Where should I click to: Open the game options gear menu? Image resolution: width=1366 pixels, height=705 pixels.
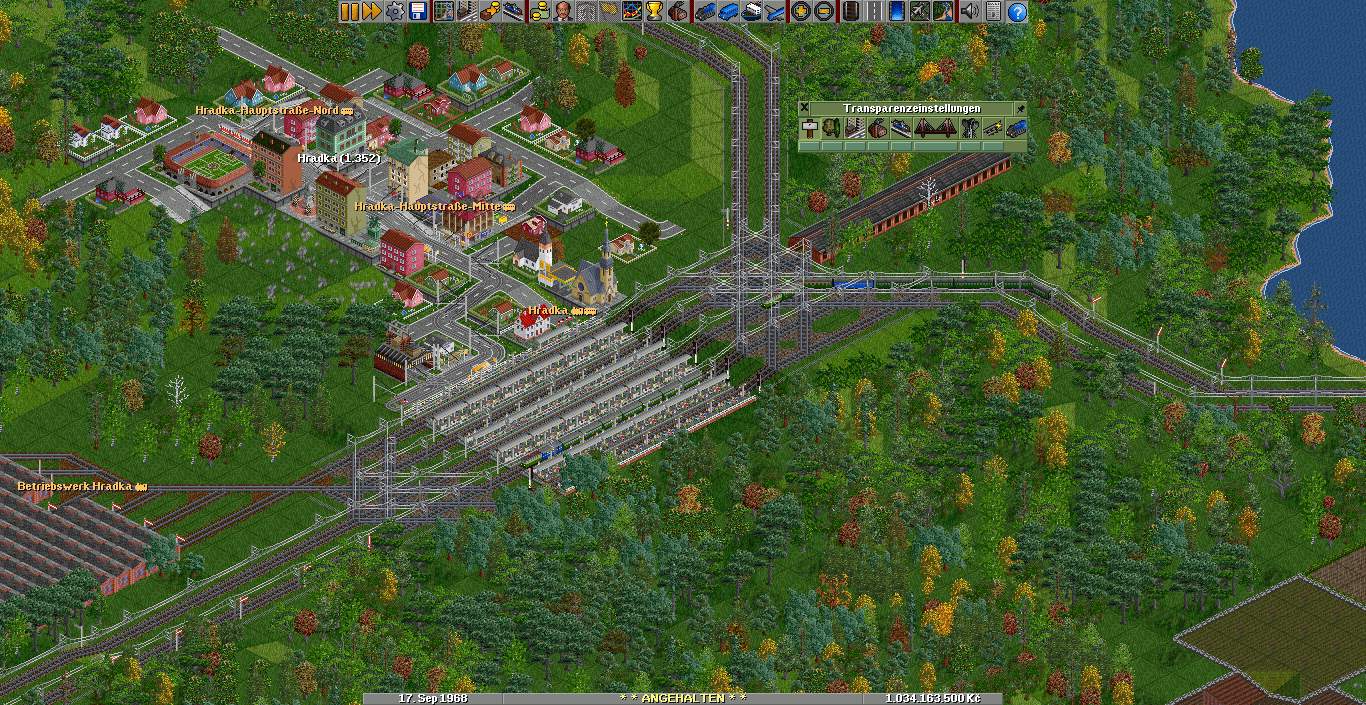coord(395,11)
